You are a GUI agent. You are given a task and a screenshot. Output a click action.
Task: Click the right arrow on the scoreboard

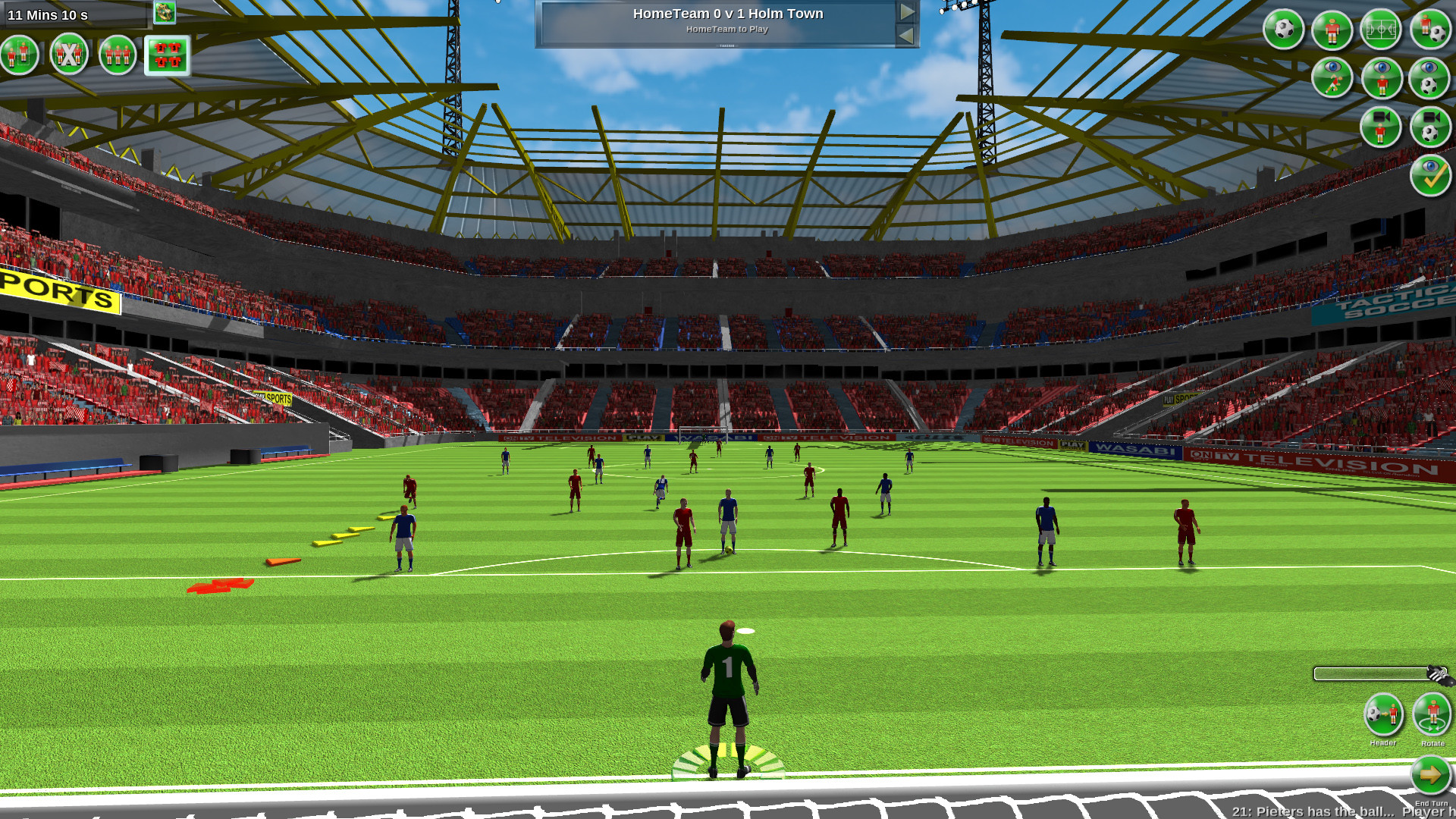(x=907, y=11)
